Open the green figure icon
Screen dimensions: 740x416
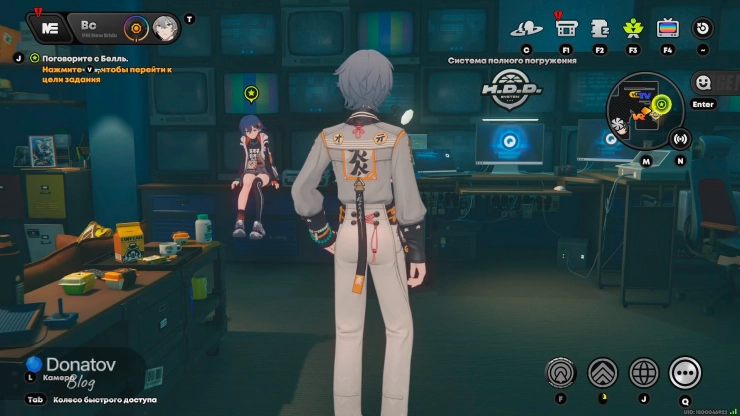633,28
